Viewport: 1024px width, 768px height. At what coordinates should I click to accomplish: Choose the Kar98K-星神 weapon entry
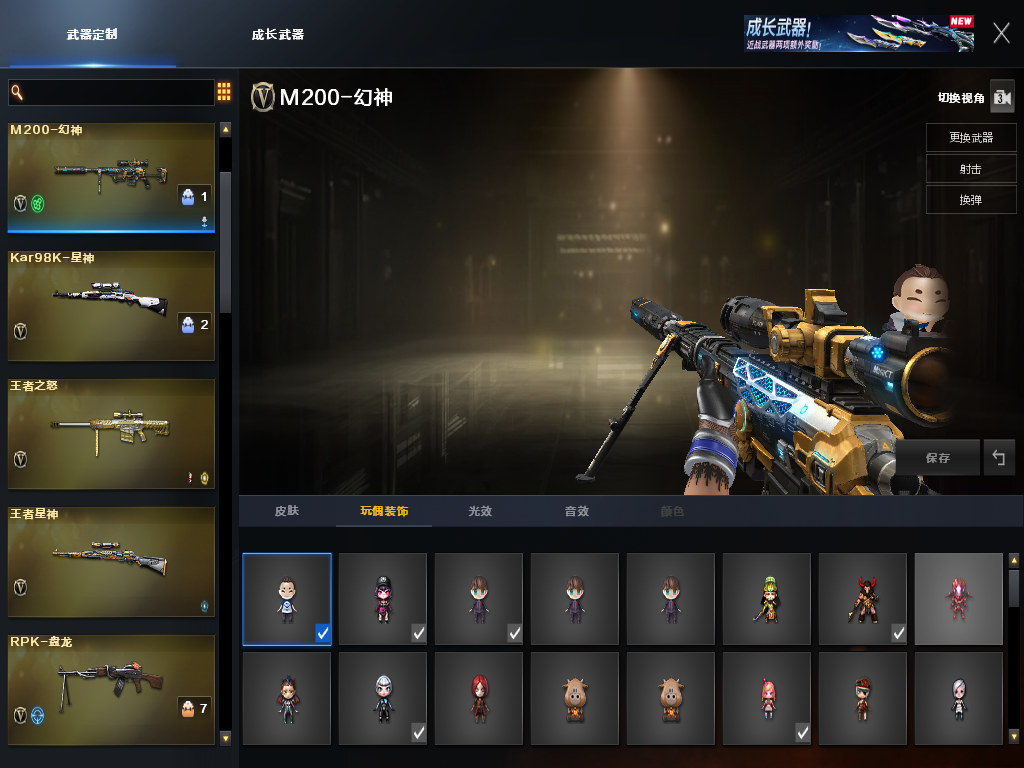pos(112,305)
